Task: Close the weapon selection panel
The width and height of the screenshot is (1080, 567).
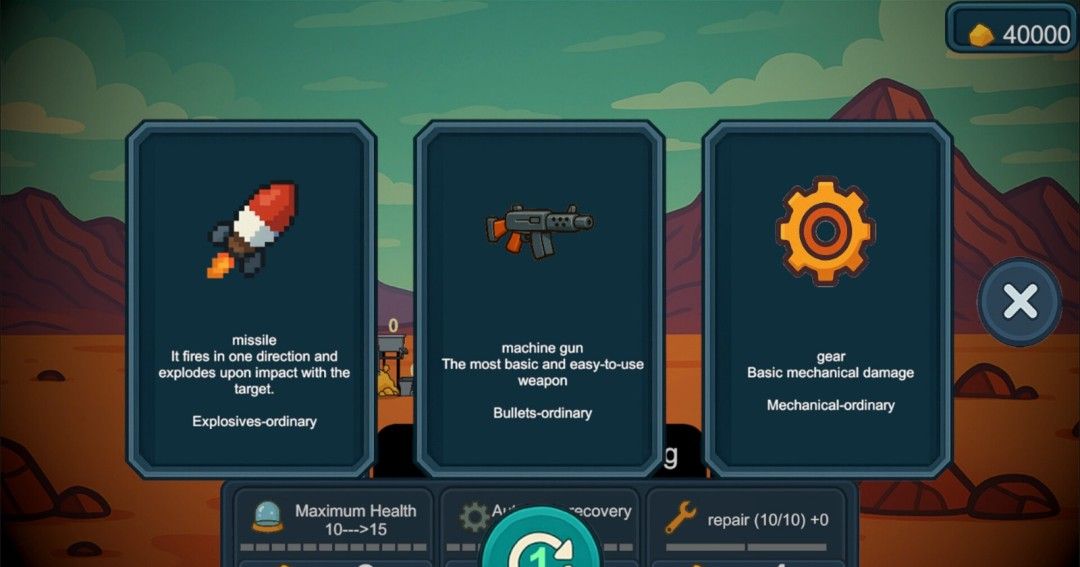Action: (1019, 302)
